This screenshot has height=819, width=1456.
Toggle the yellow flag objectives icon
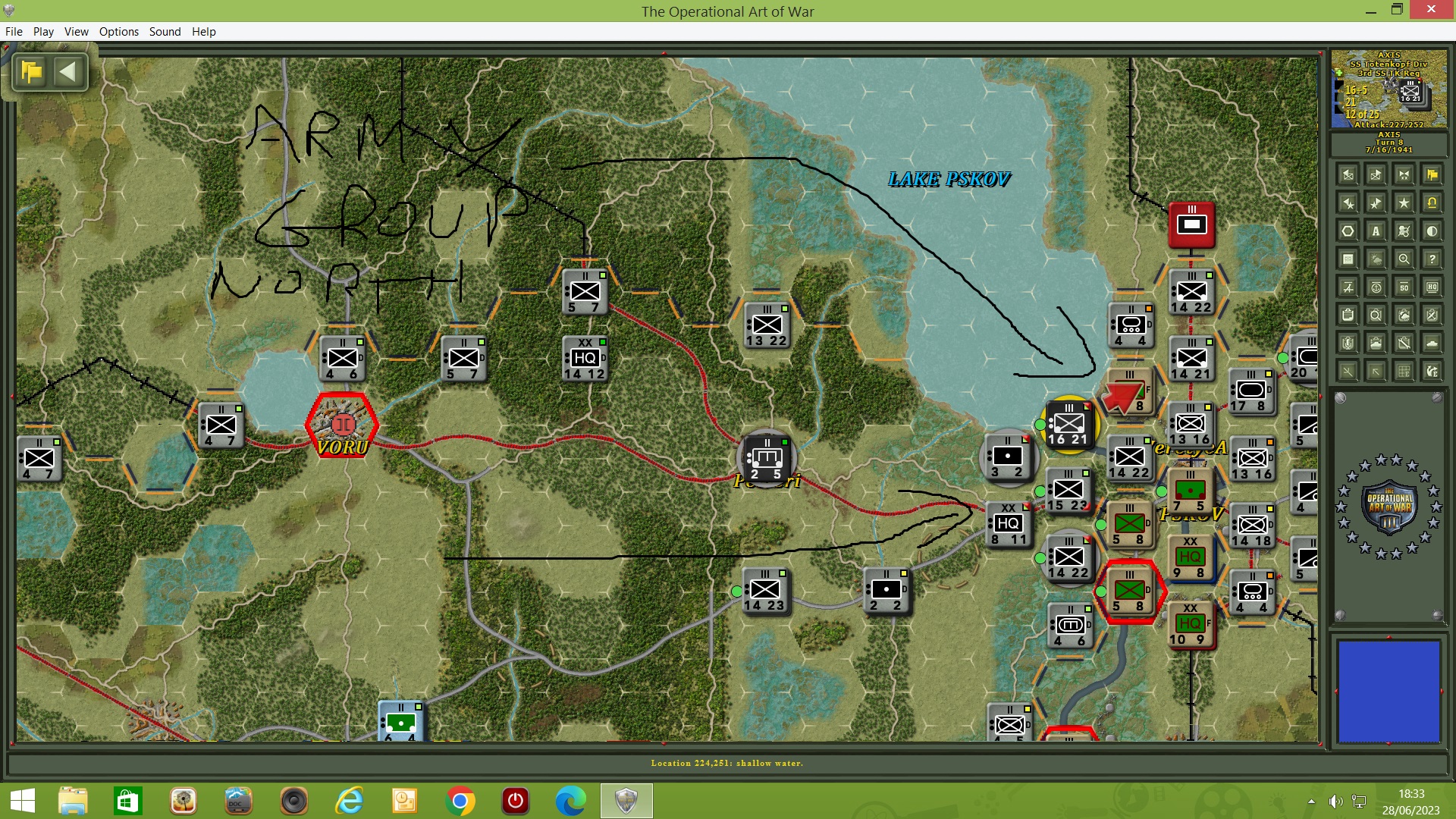1432,175
